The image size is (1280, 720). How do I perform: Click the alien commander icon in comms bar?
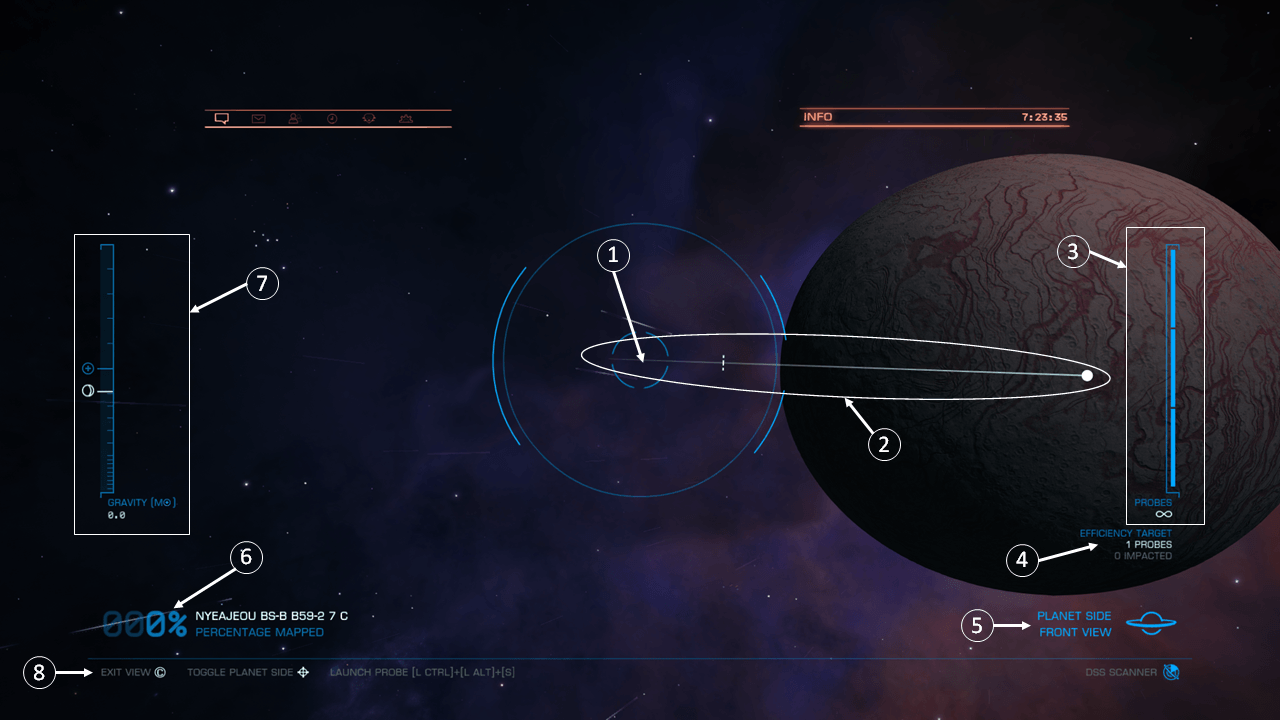pos(367,118)
